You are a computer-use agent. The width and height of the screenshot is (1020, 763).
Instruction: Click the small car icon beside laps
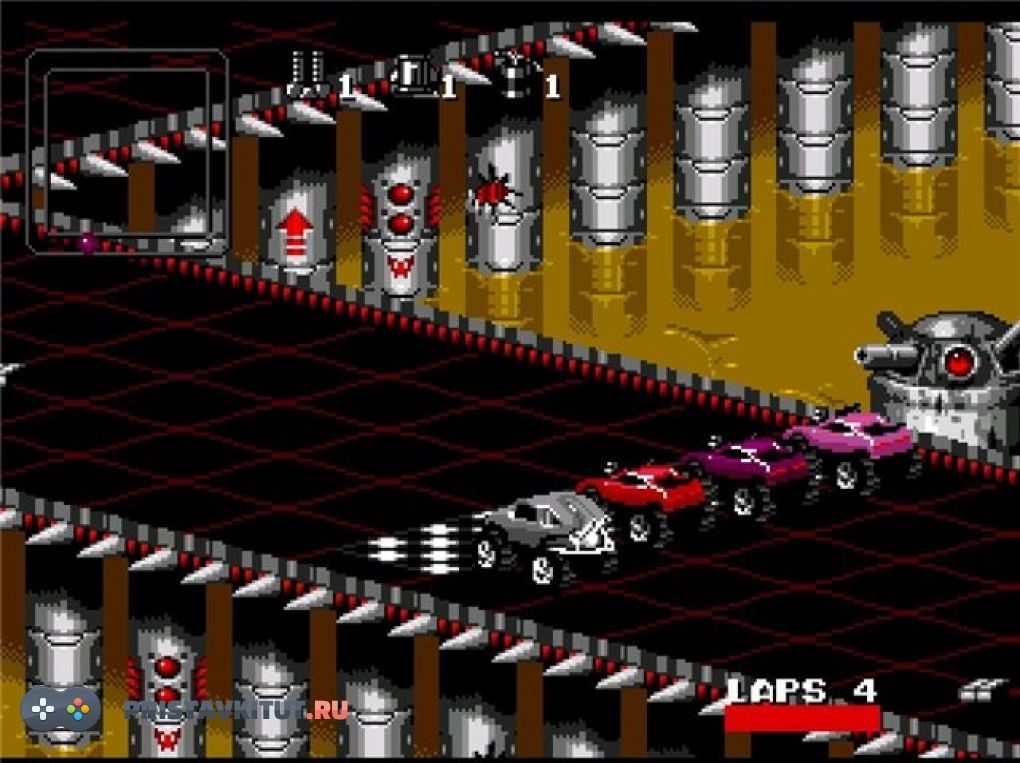click(981, 691)
